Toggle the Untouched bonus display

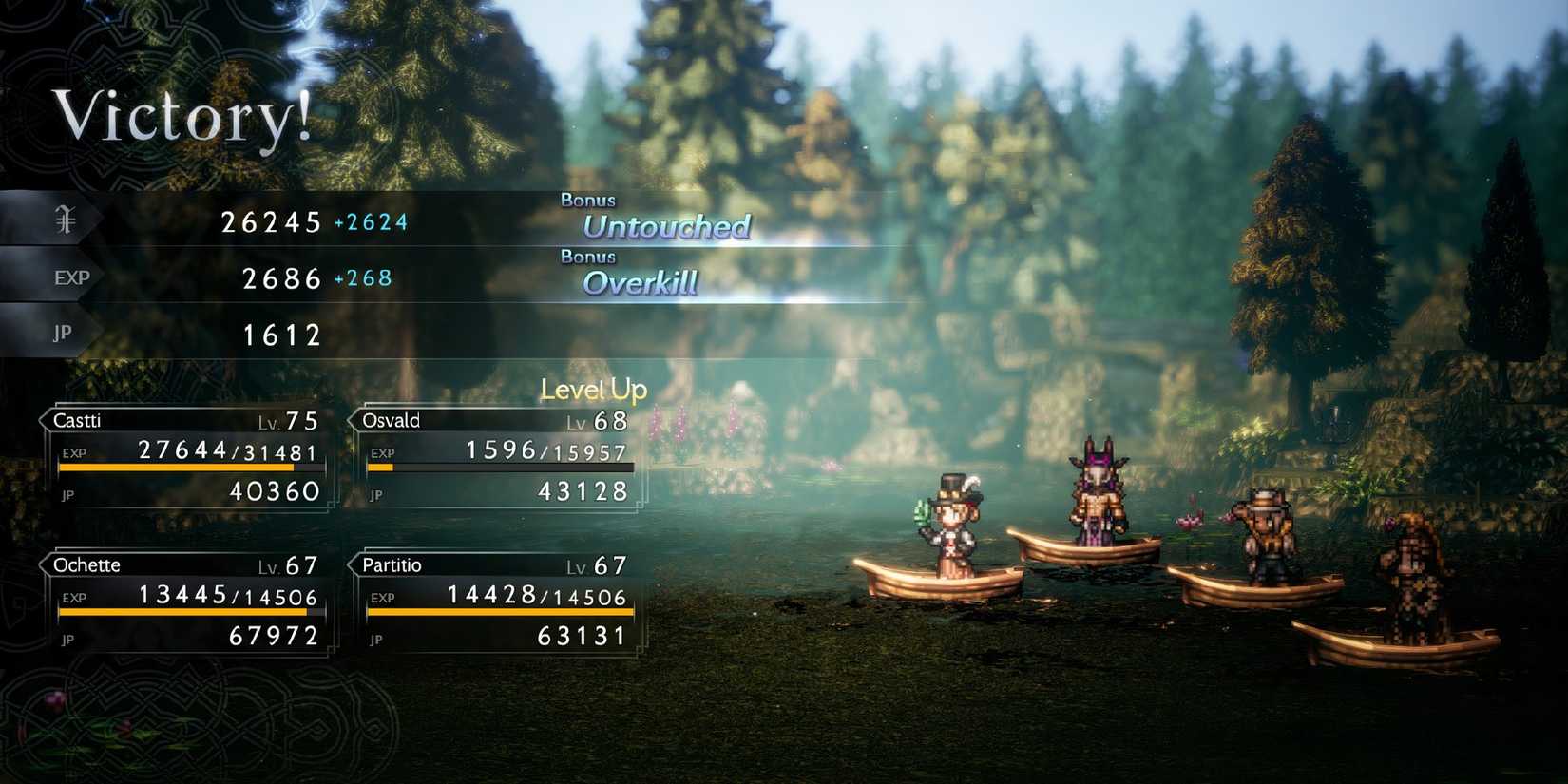coord(667,226)
